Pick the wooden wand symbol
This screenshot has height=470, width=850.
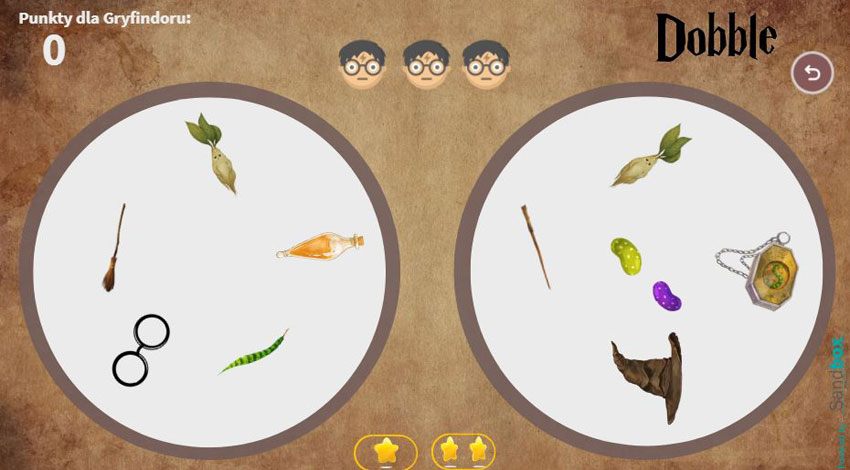[535, 246]
